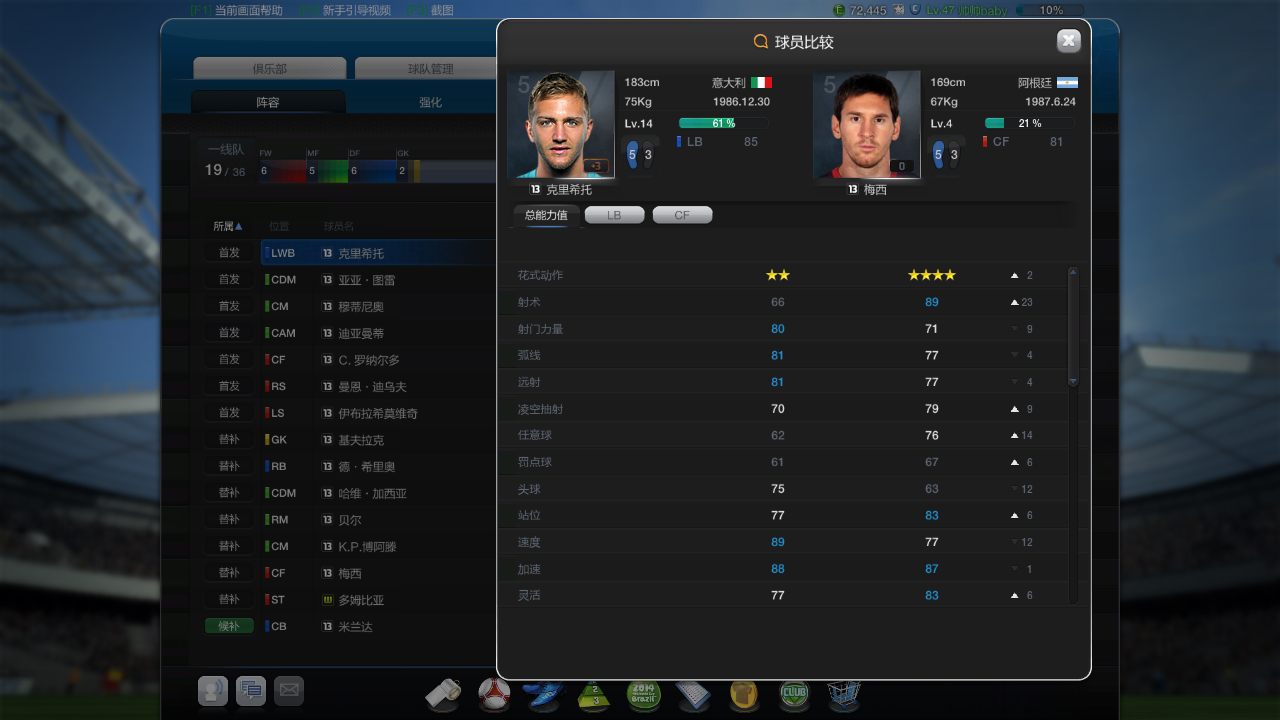Choose the 米兰达 reserve row
Viewport: 1280px width, 720px height.
tap(355, 627)
